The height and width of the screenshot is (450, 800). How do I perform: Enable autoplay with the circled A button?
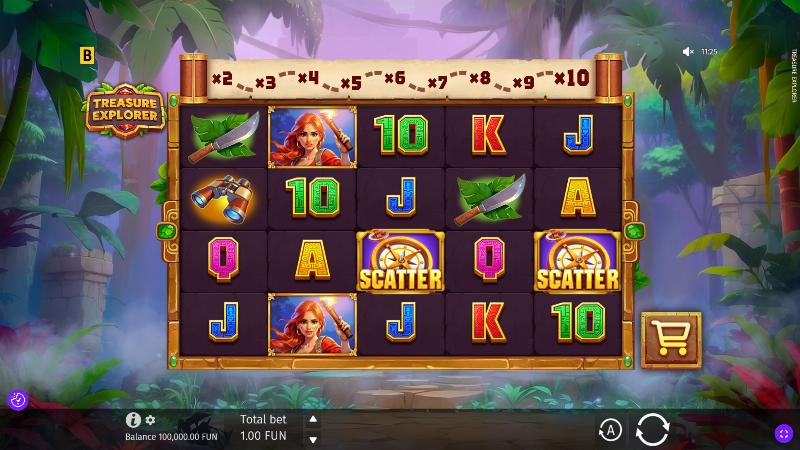coord(610,431)
